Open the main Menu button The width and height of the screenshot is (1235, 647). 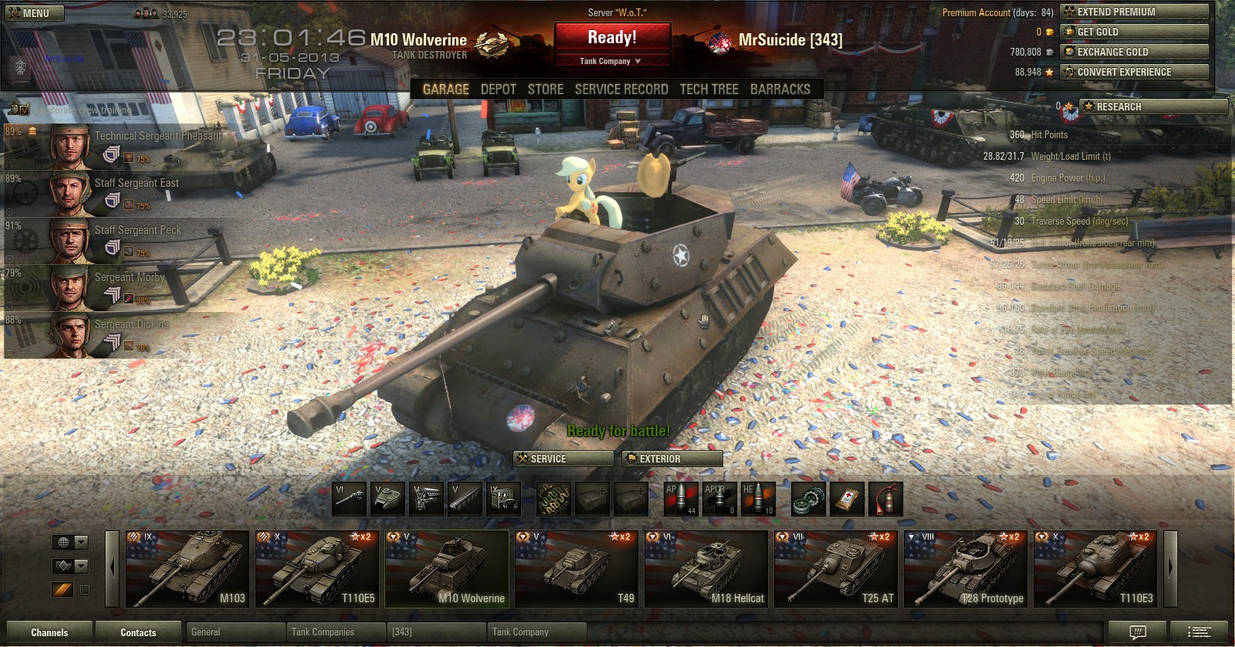(34, 13)
